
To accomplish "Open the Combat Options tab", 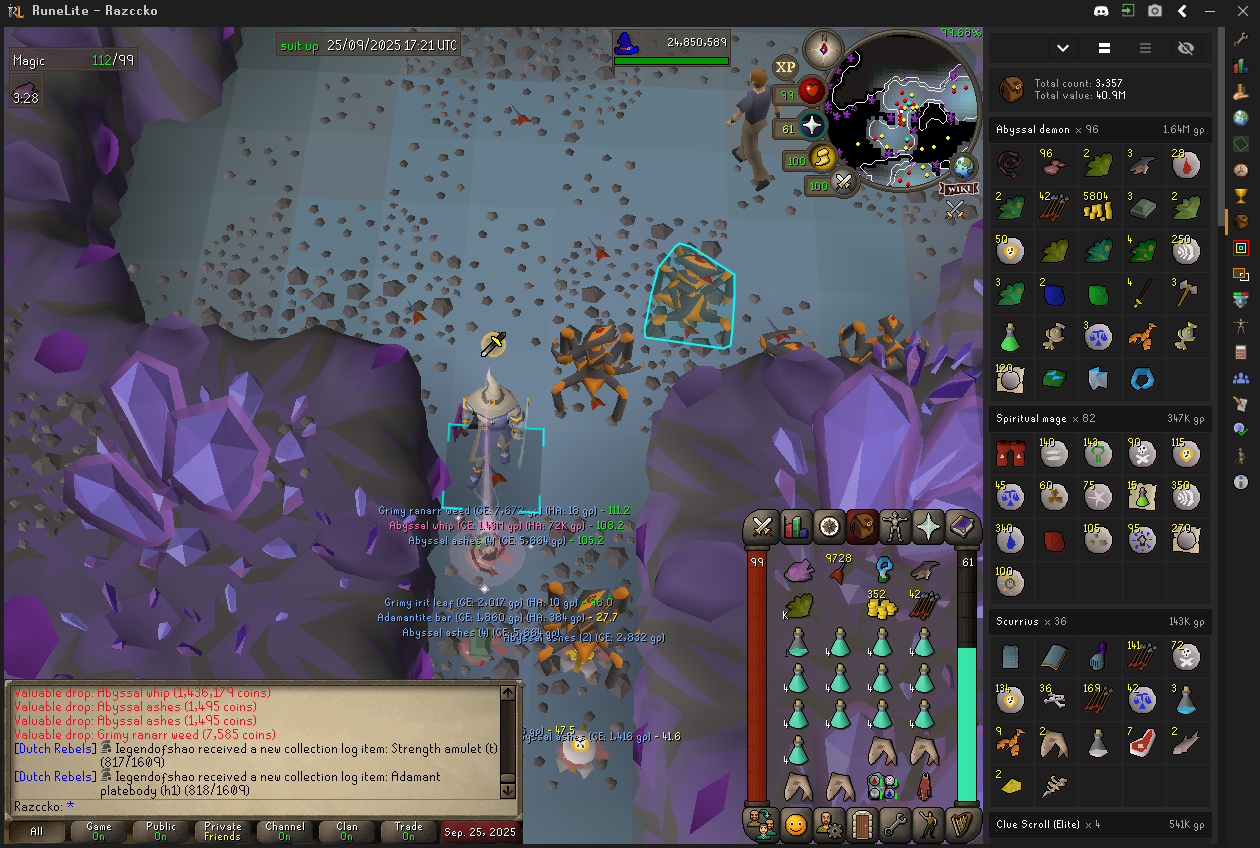I will pyautogui.click(x=762, y=525).
